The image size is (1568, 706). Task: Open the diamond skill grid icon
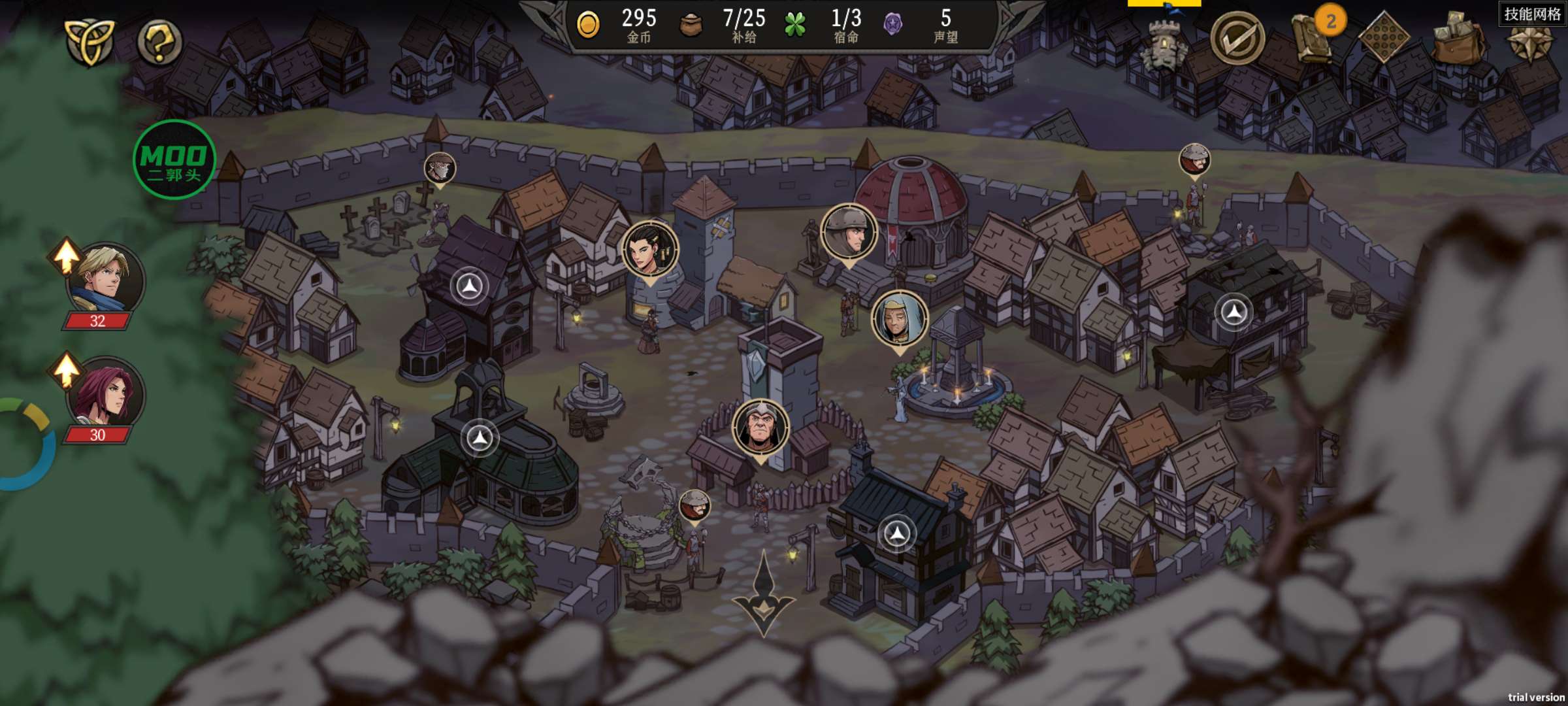click(1383, 38)
